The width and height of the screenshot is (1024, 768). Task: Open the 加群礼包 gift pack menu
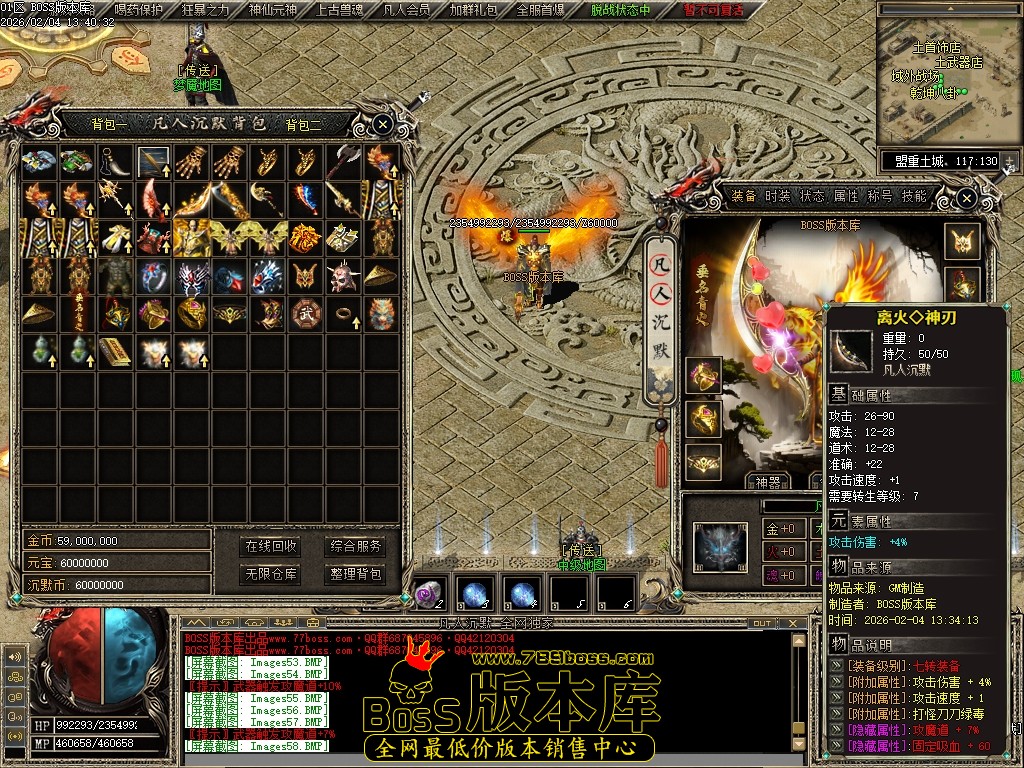click(x=473, y=10)
